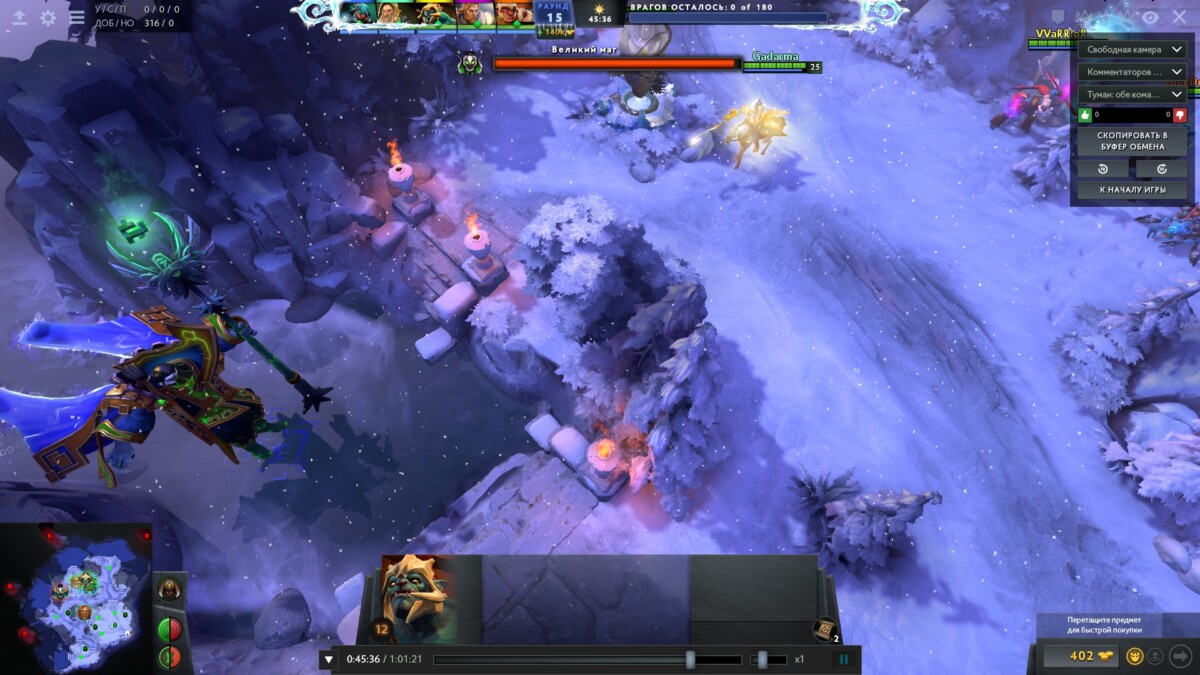Click the upload arrow icon
Image resolution: width=1200 pixels, height=675 pixels.
tap(19, 18)
